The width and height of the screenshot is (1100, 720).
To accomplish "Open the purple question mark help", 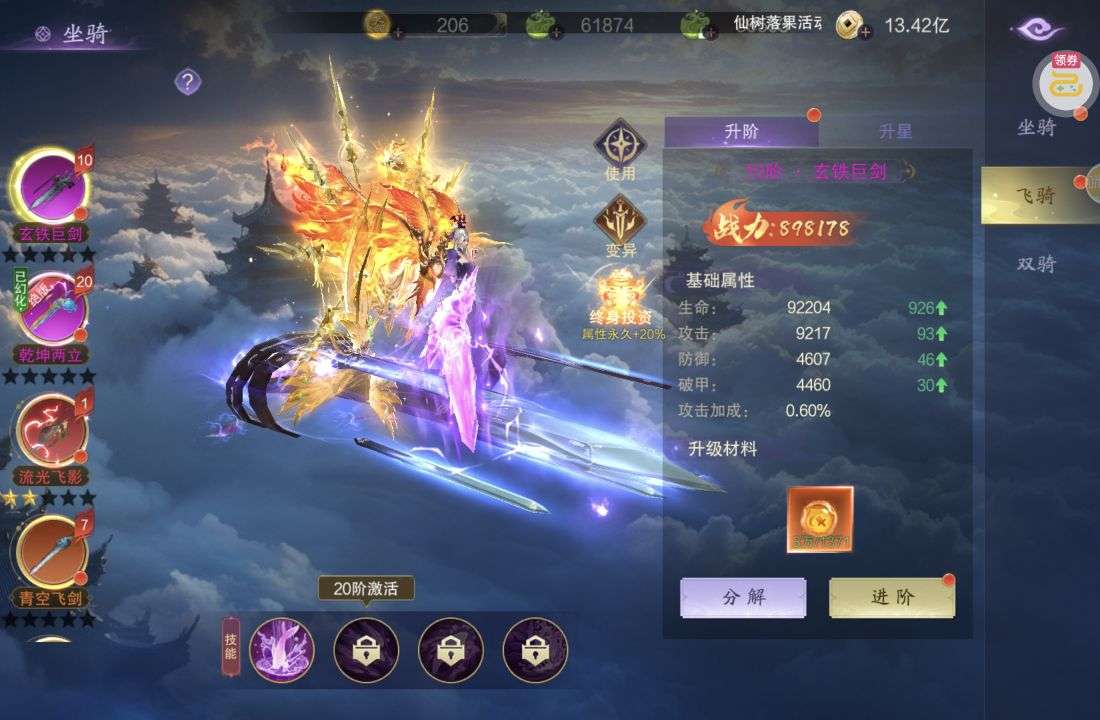I will pos(187,82).
